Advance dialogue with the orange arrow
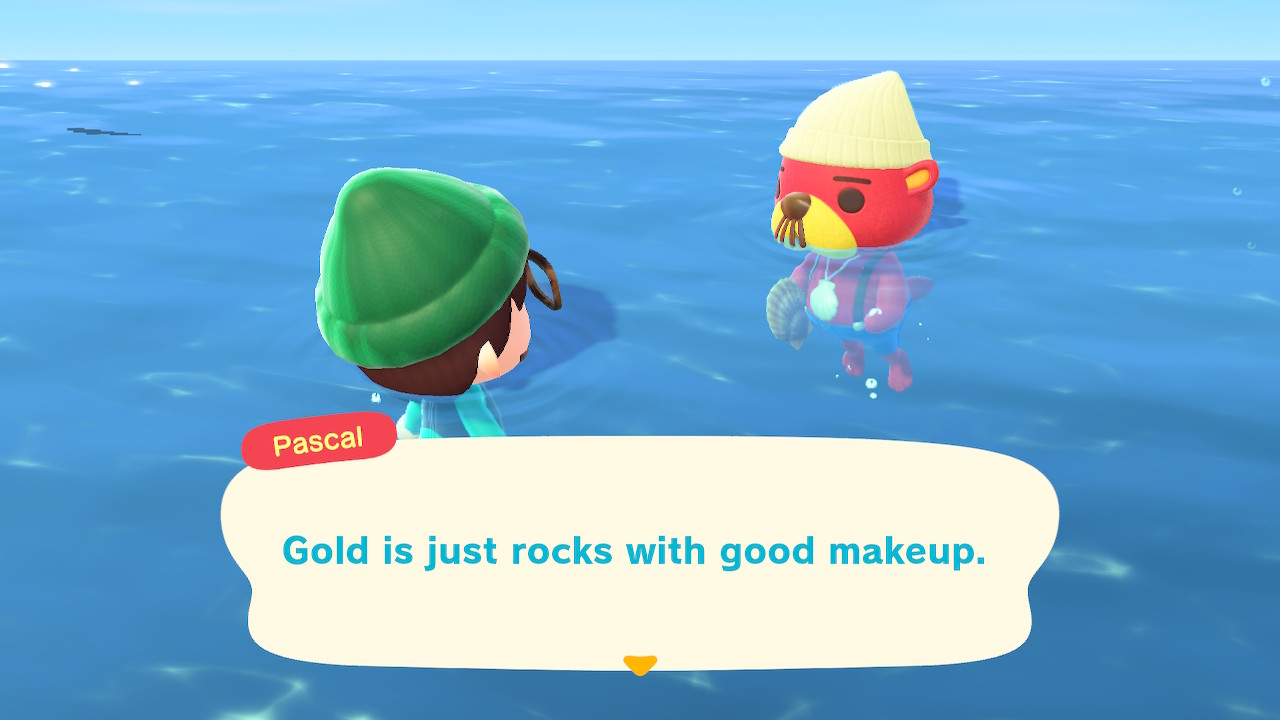1280x720 pixels. [x=639, y=664]
